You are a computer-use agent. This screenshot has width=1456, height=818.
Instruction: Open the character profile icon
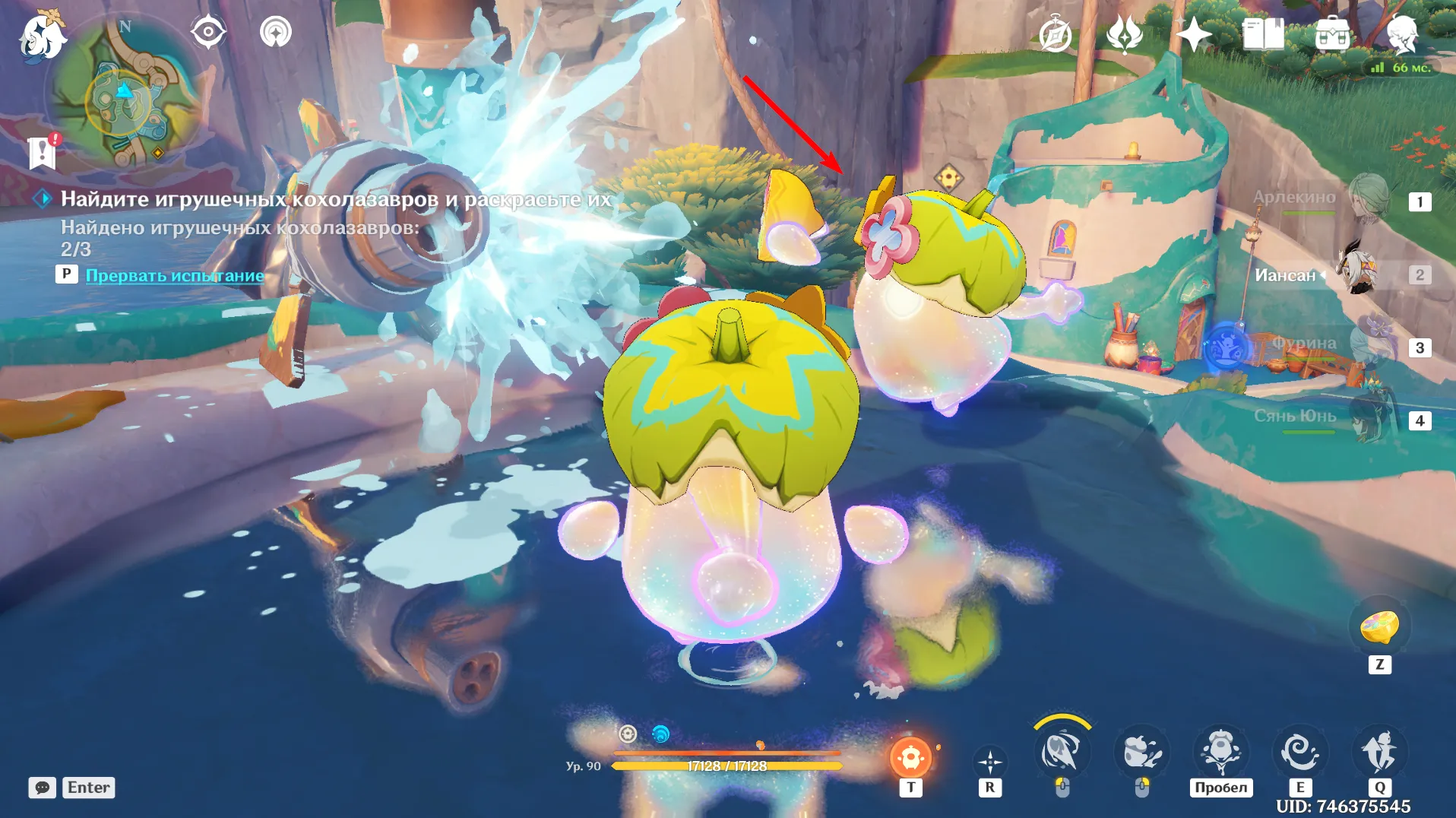tap(1401, 35)
